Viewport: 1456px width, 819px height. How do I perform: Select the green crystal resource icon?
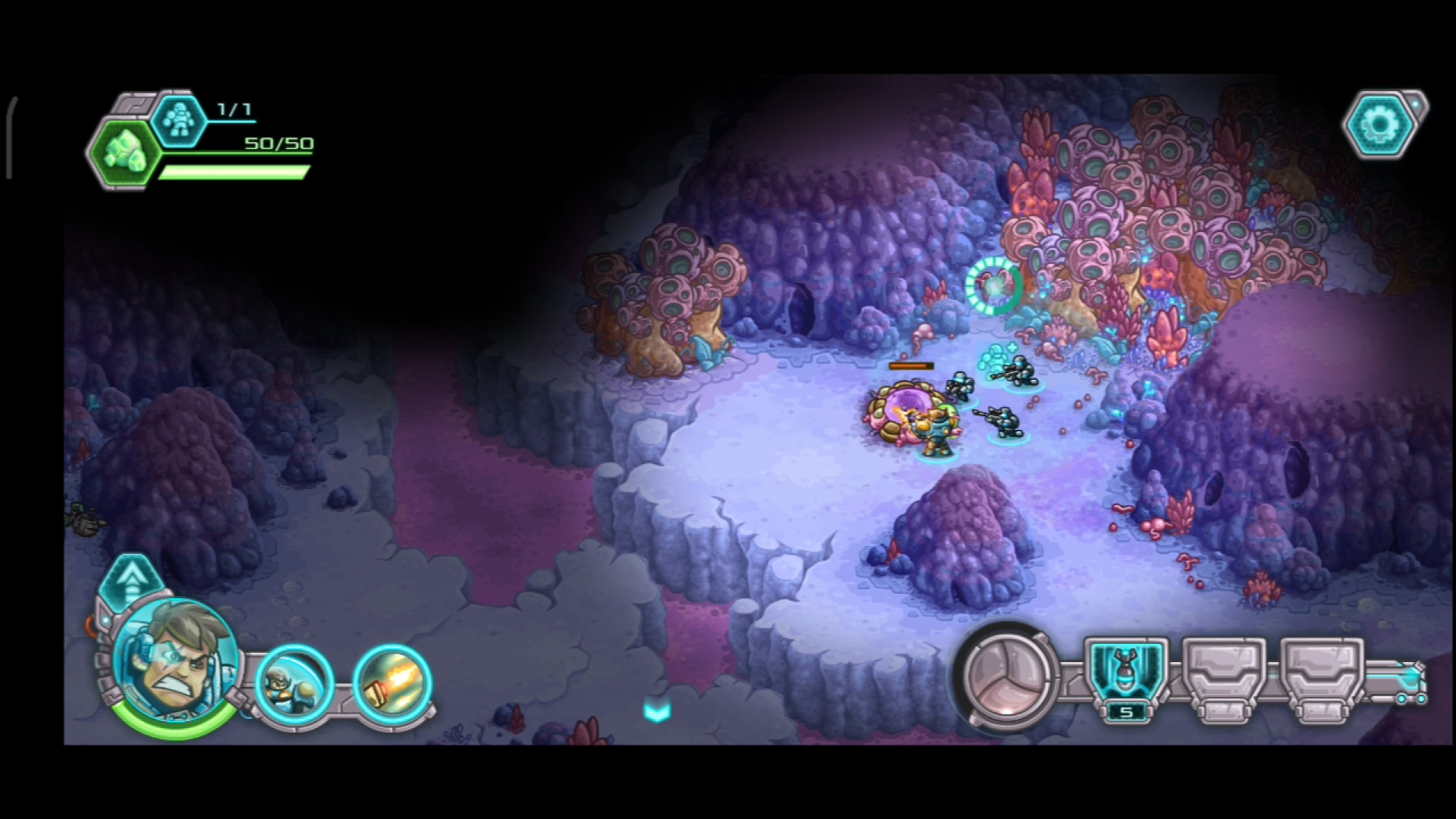click(x=124, y=153)
